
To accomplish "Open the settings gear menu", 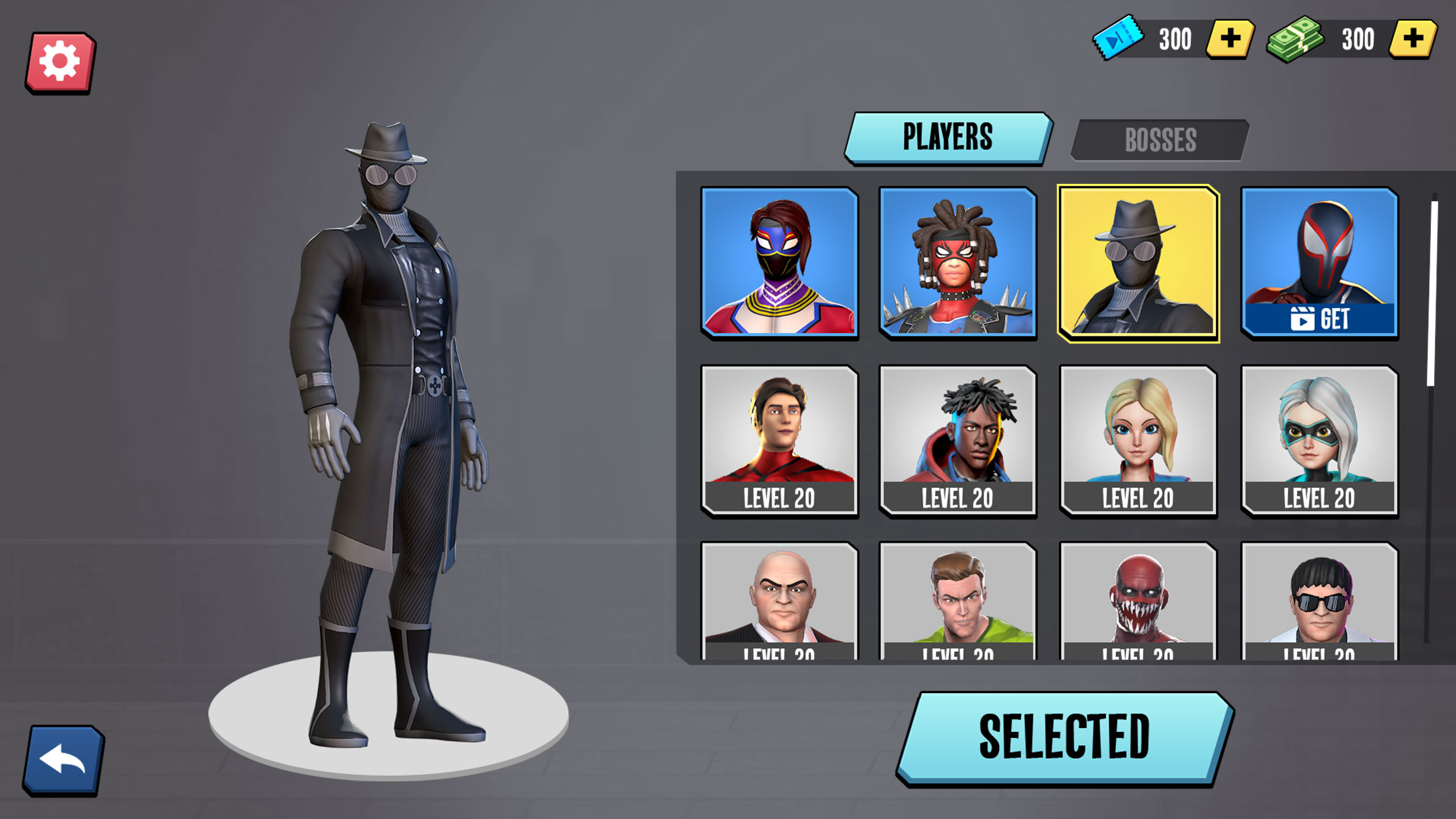I will (60, 62).
